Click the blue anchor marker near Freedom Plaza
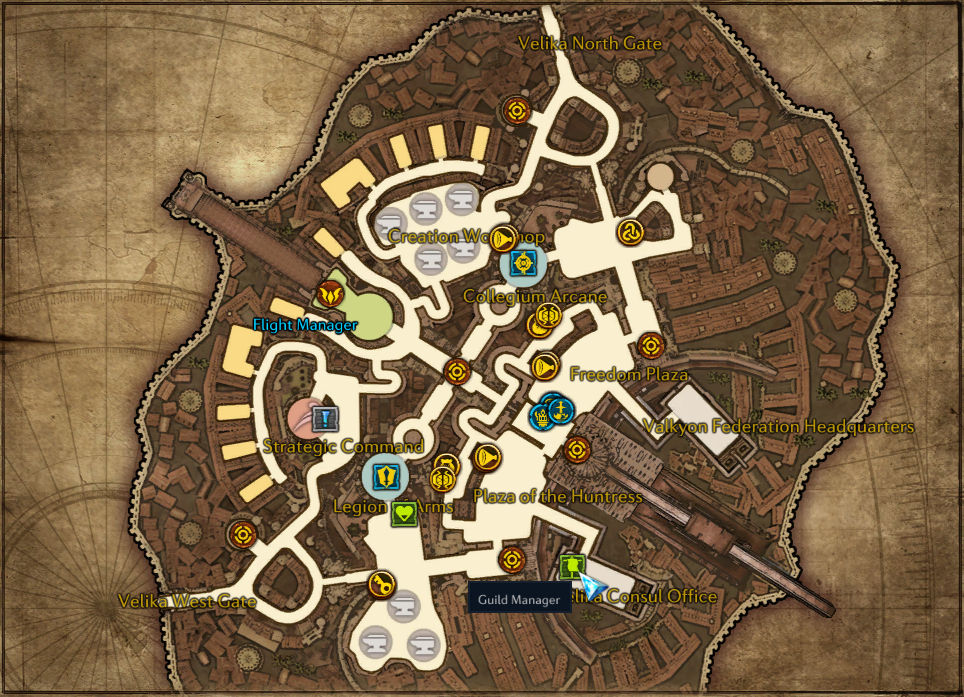This screenshot has height=697, width=964. coord(561,409)
